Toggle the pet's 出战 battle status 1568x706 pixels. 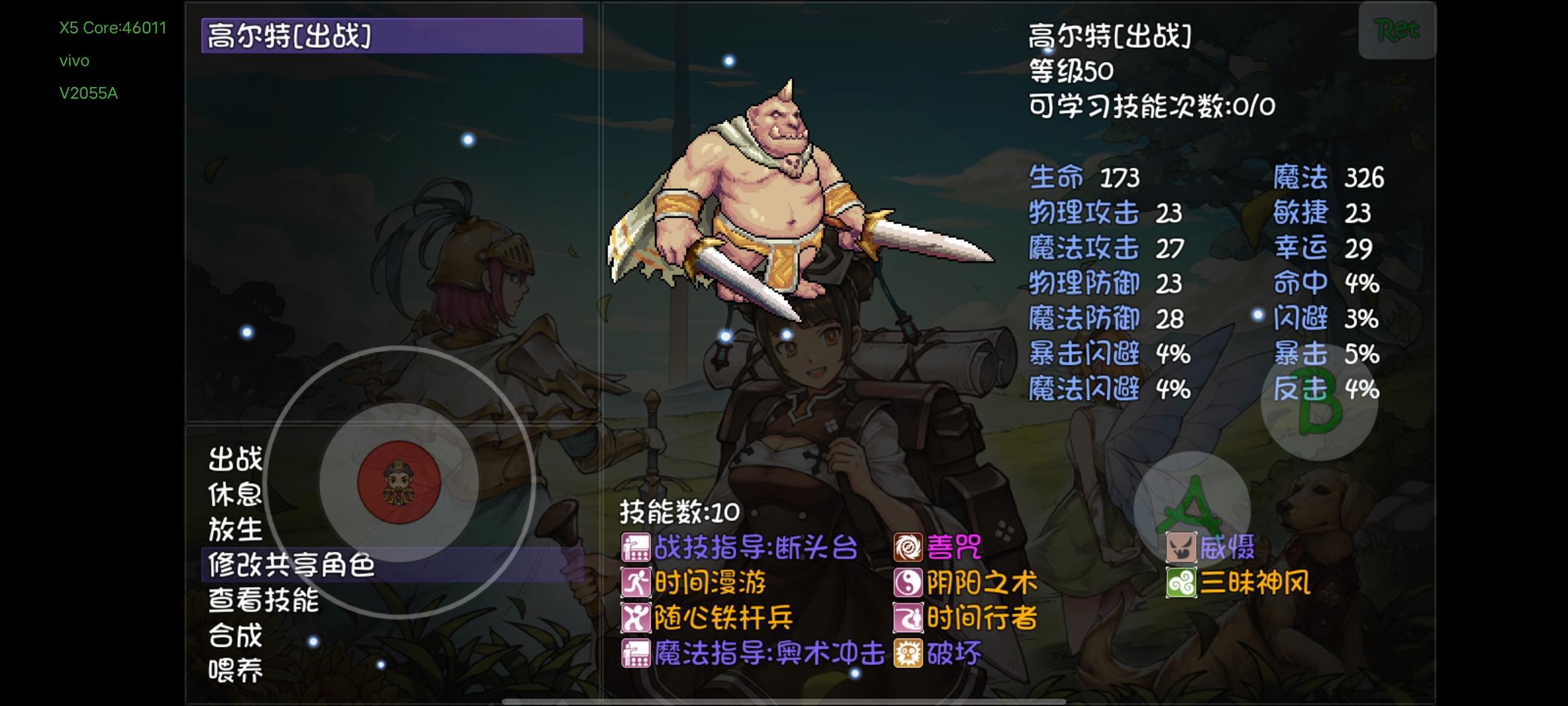pyautogui.click(x=235, y=460)
